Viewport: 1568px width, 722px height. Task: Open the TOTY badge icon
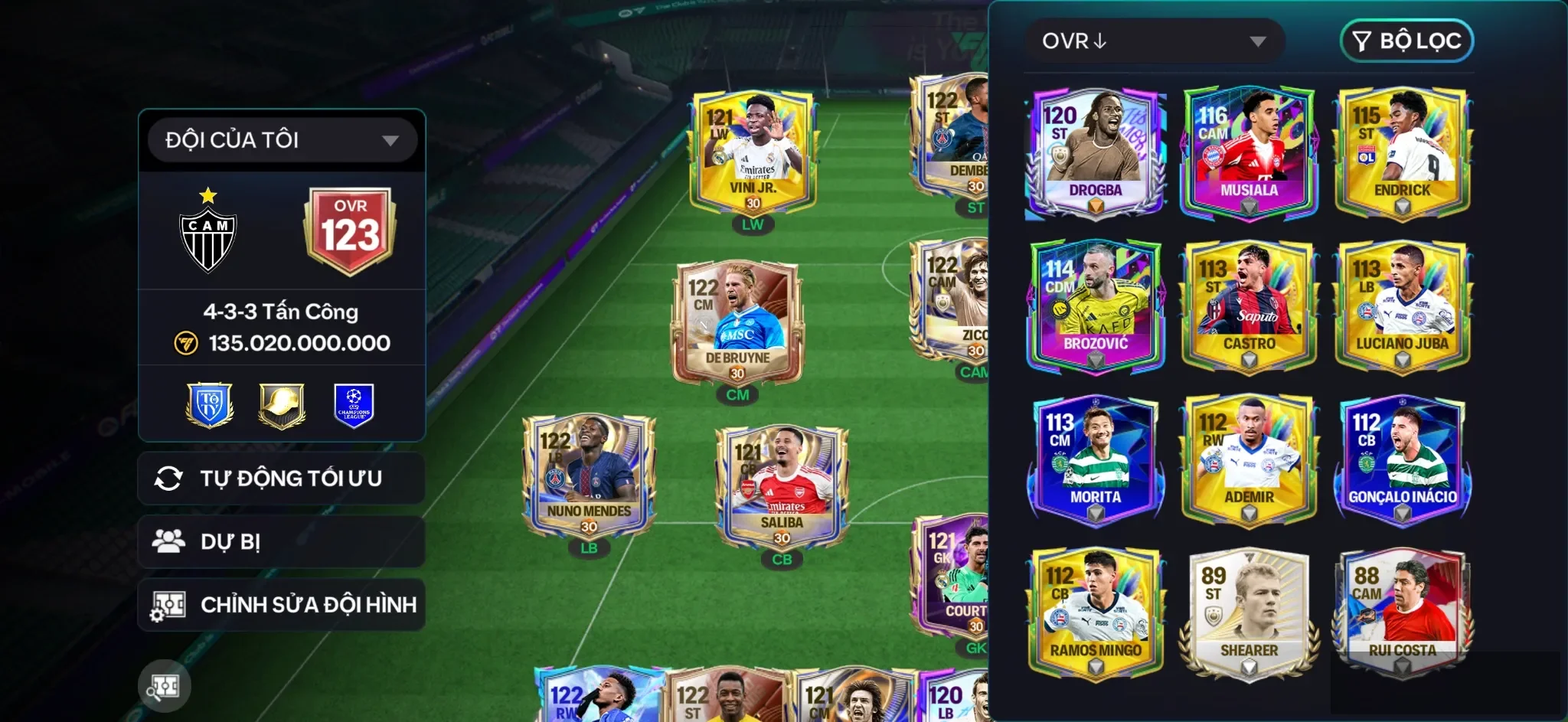point(208,406)
